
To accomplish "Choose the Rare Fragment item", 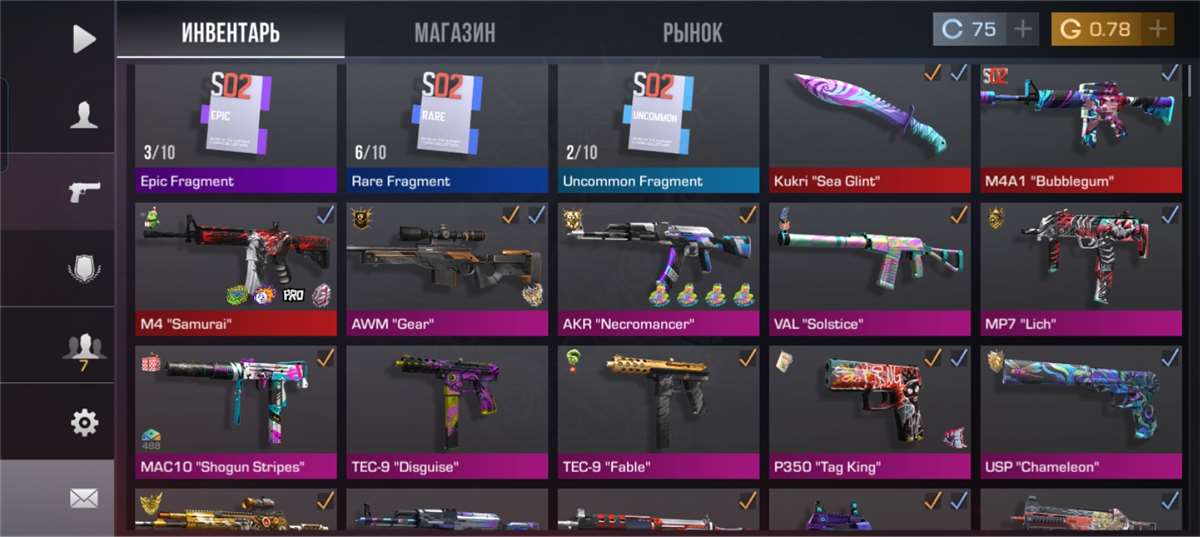I will pos(447,127).
